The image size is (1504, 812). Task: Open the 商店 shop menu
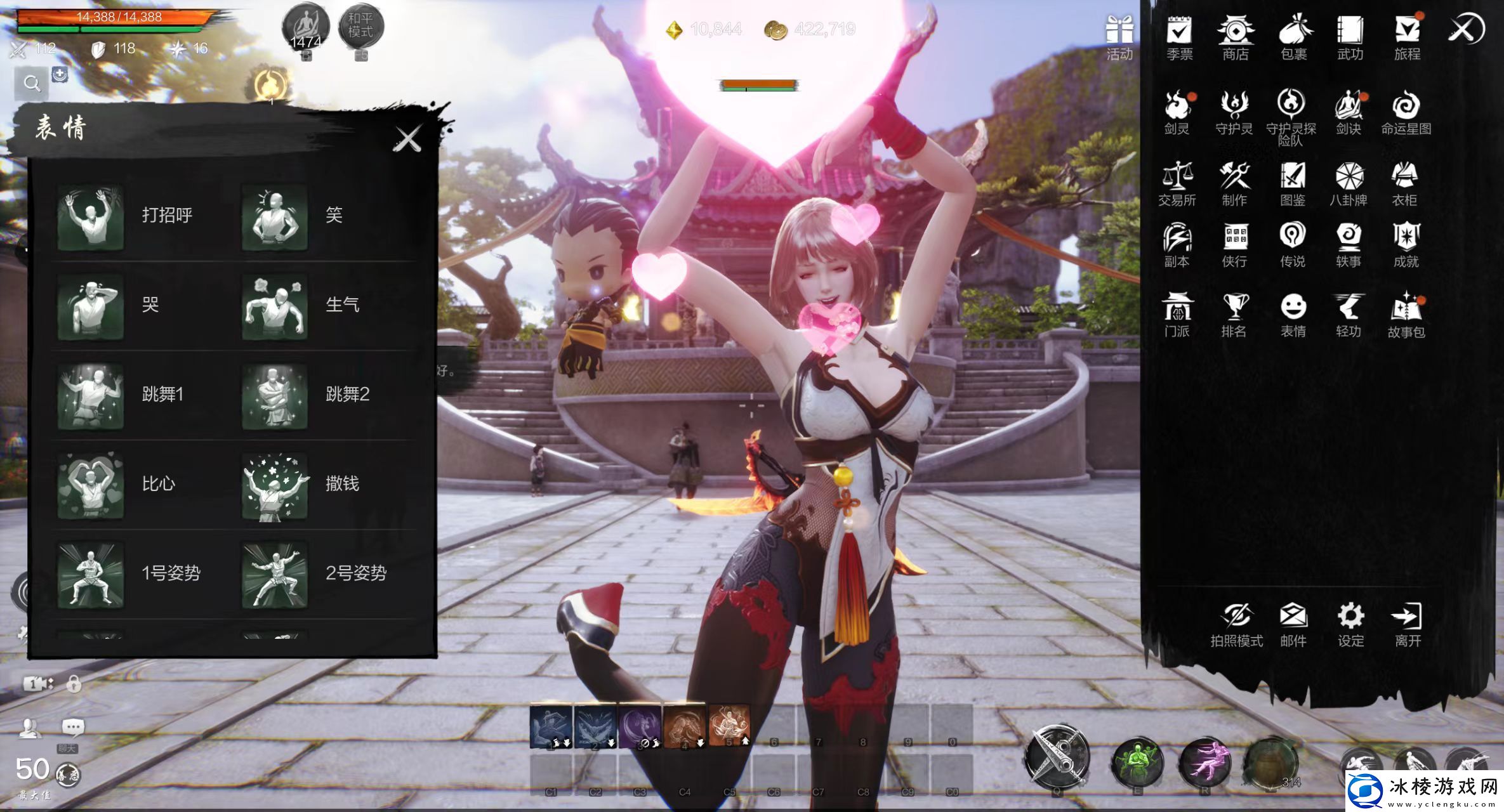(x=1235, y=37)
